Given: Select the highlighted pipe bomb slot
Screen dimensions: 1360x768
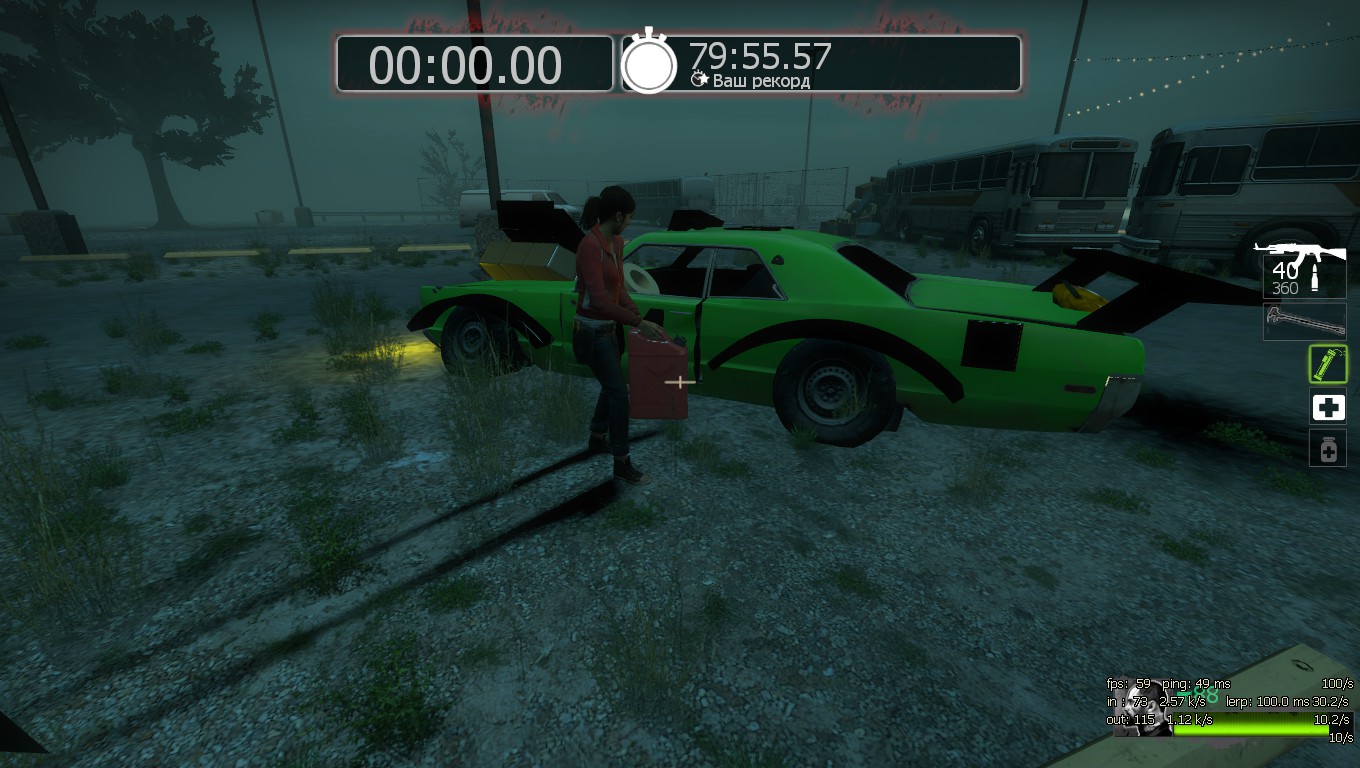Looking at the screenshot, I should click(1327, 364).
